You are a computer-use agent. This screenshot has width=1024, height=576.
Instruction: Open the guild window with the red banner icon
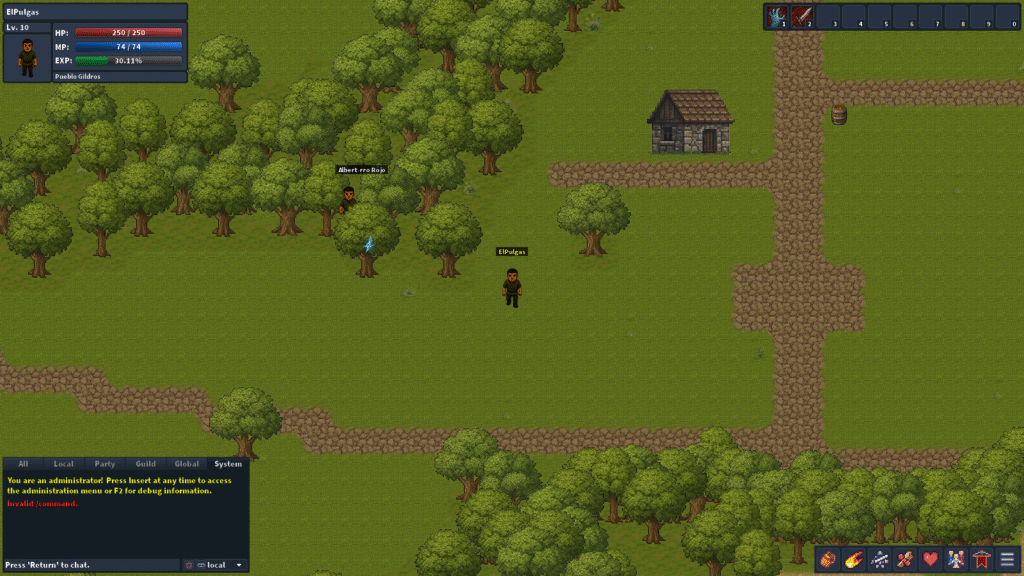[982, 559]
